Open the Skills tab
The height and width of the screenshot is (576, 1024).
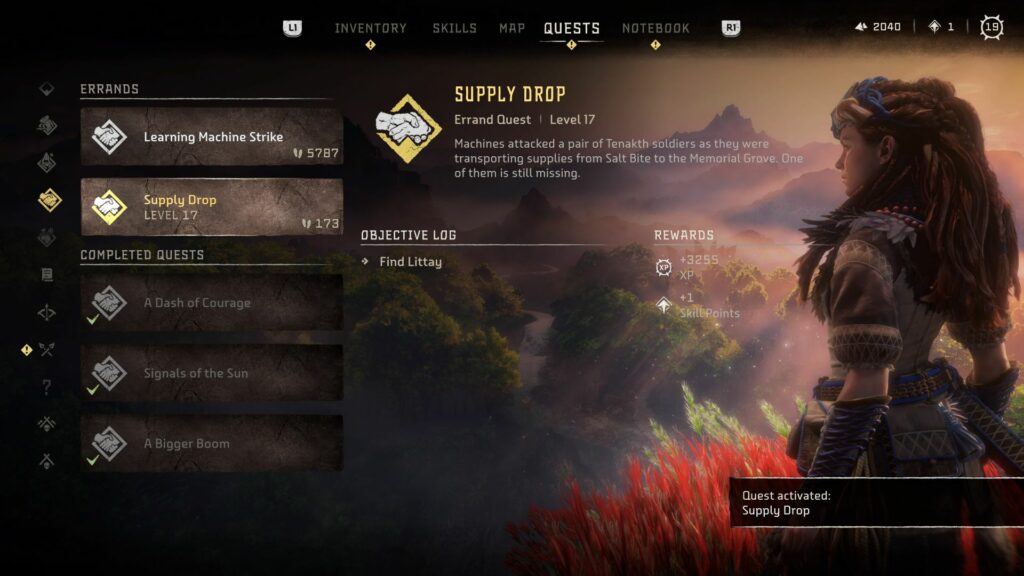tap(454, 28)
